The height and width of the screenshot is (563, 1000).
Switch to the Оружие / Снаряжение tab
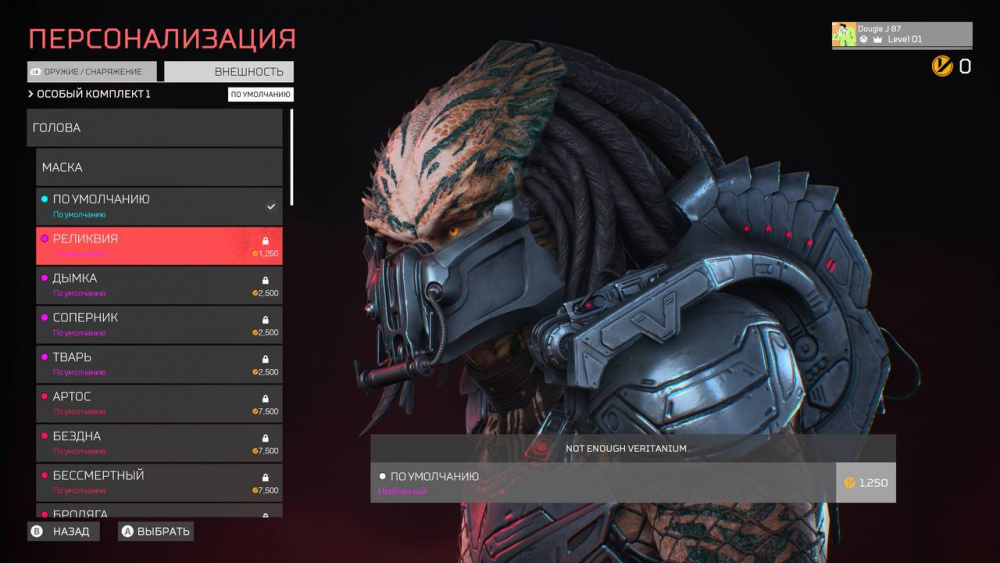click(x=92, y=72)
